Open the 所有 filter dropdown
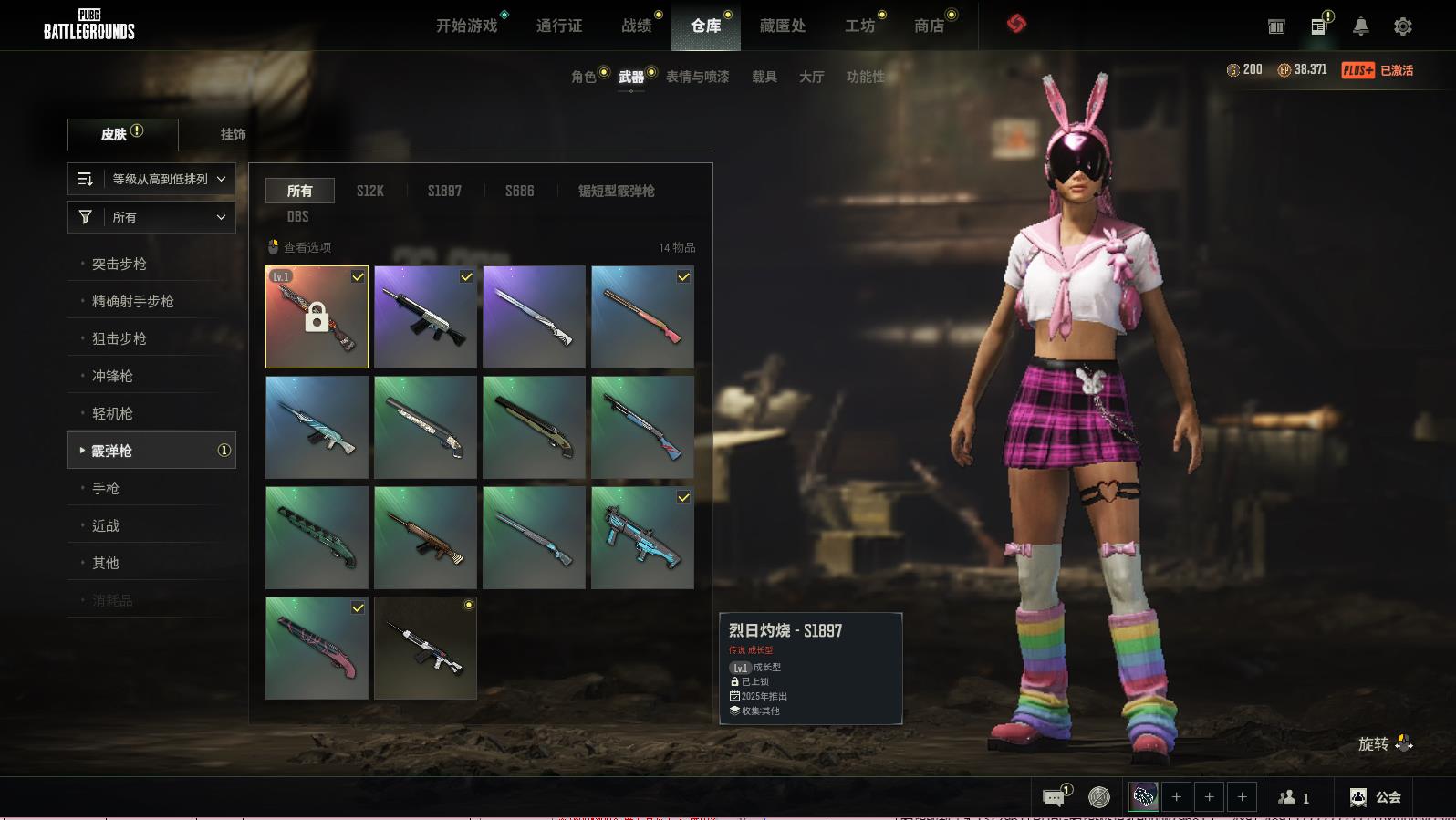Screen dimensions: 1456x820 point(151,217)
